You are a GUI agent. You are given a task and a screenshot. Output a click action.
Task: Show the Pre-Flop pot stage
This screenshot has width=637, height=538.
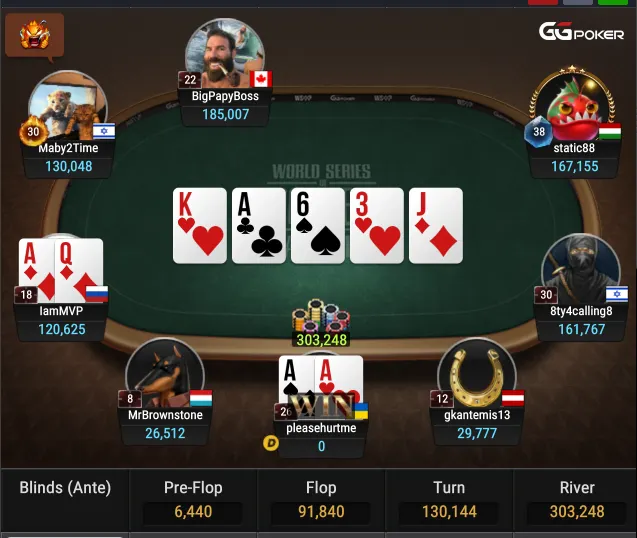pyautogui.click(x=193, y=500)
